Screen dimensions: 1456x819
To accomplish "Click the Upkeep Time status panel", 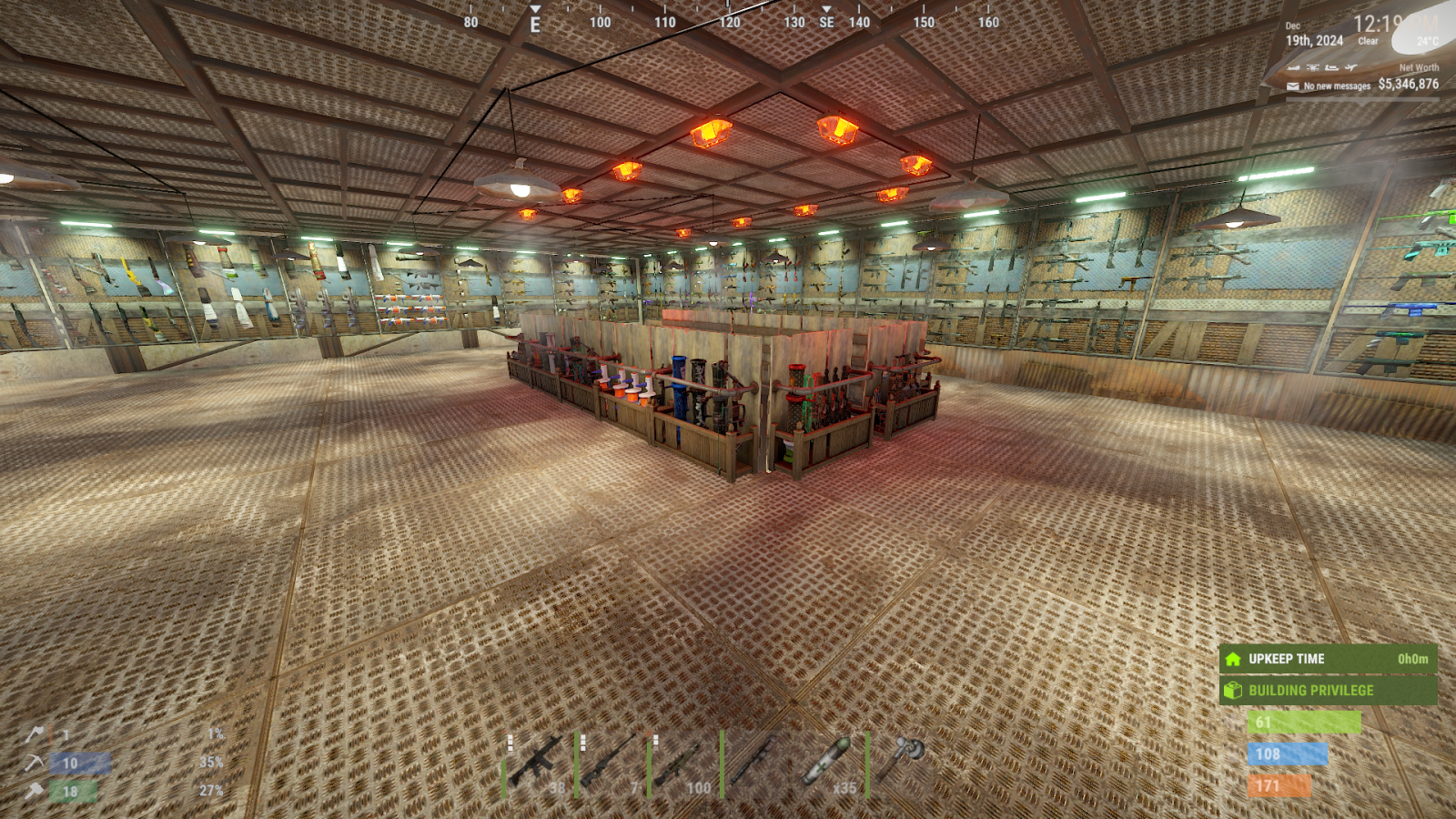I will coord(1328,659).
